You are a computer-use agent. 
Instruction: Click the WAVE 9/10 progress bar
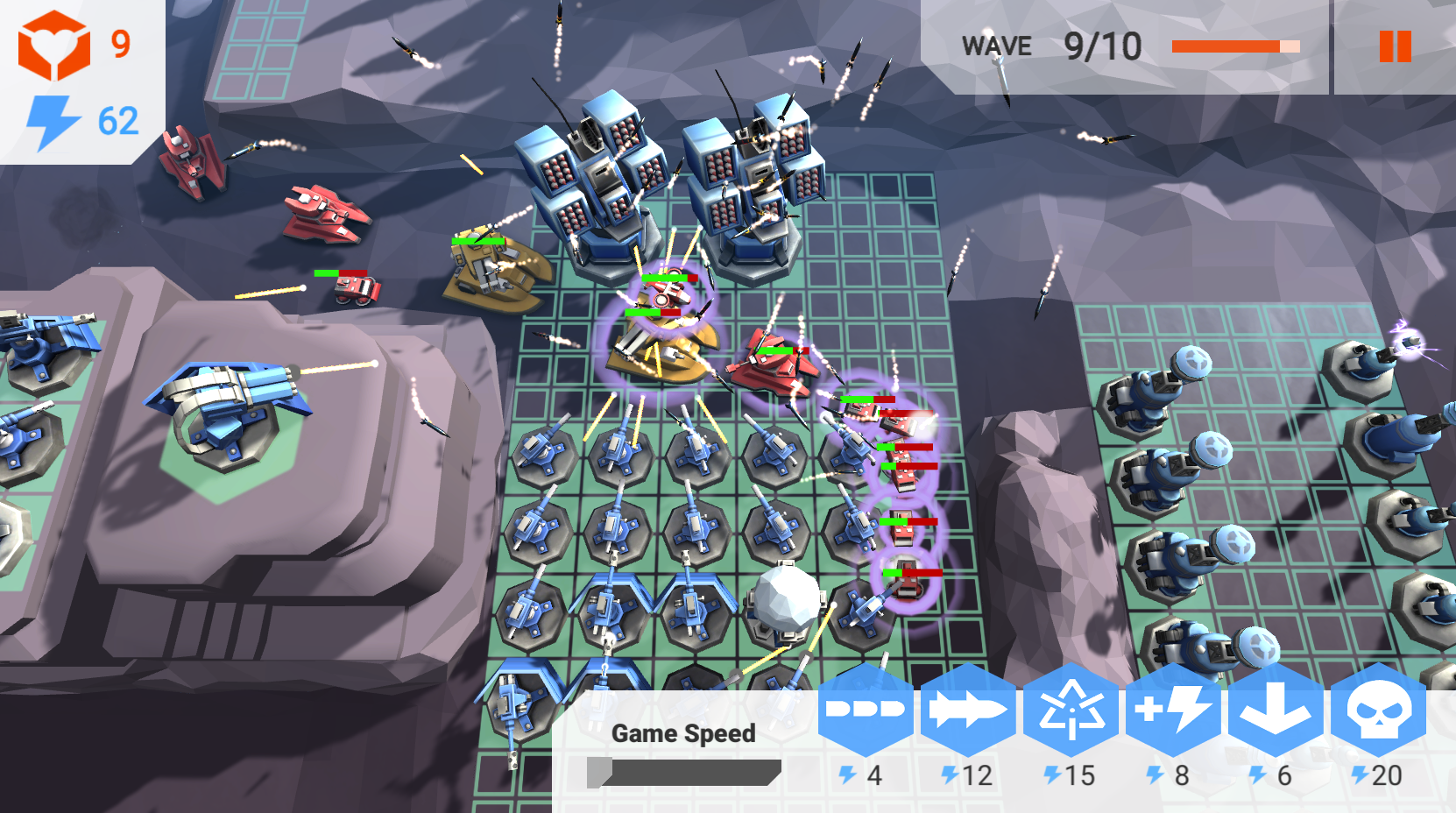1235,46
